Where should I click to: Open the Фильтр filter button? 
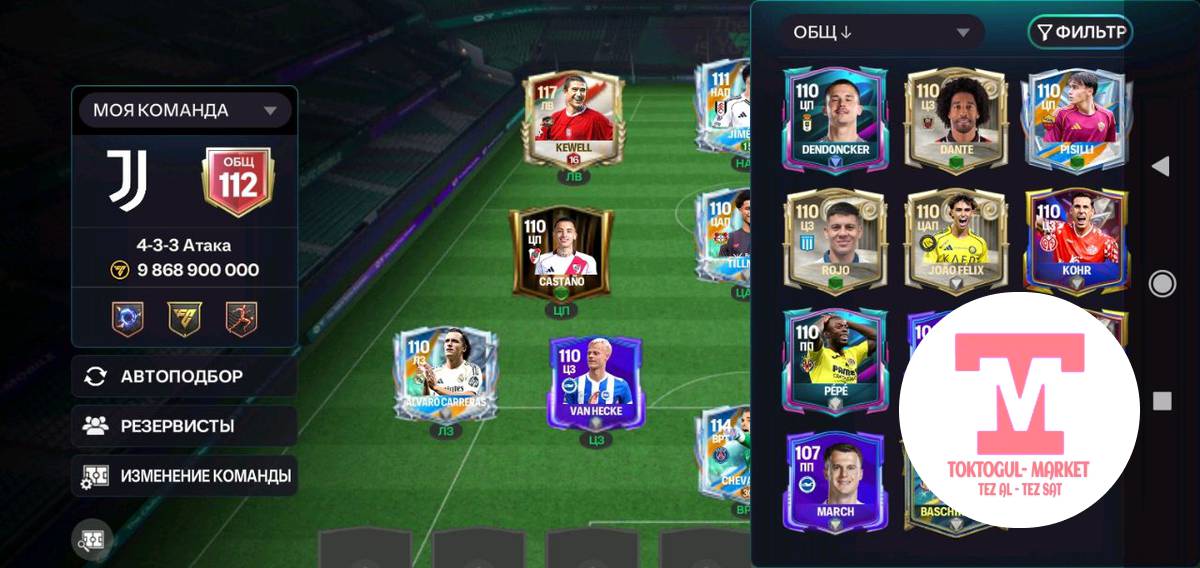(x=1080, y=33)
